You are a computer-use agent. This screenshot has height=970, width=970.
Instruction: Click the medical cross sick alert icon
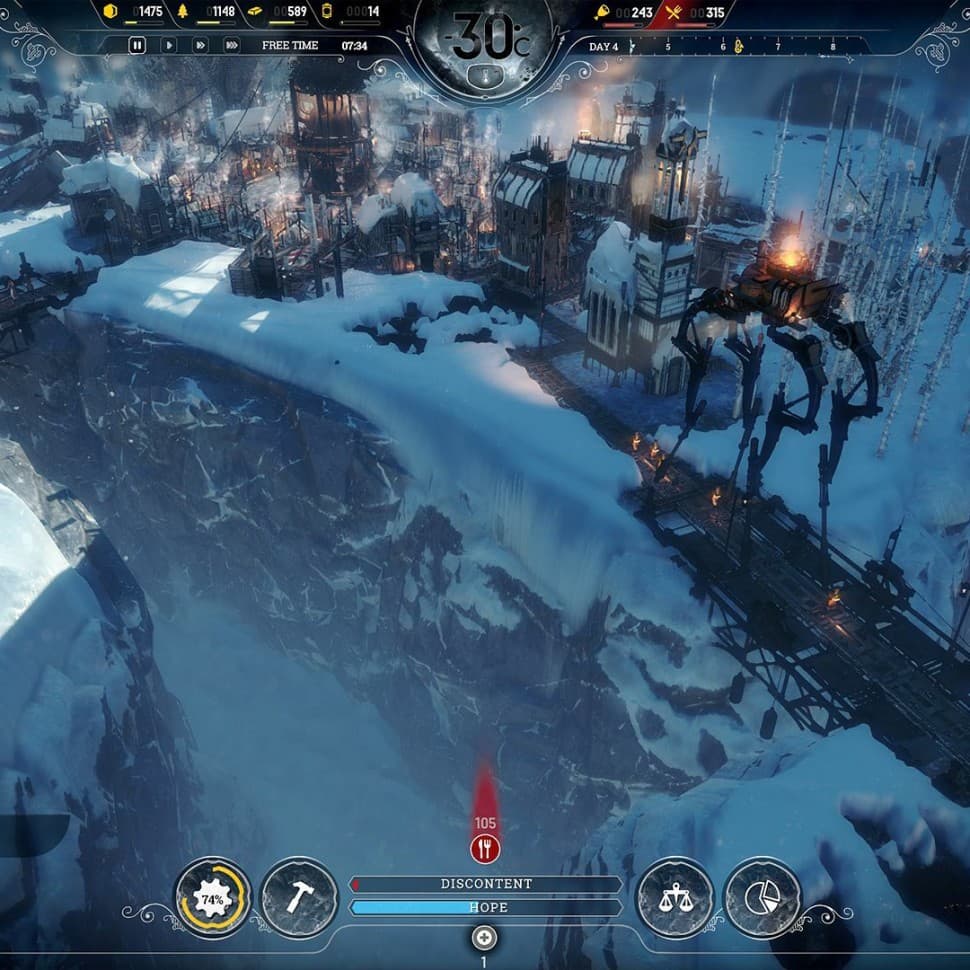[485, 938]
